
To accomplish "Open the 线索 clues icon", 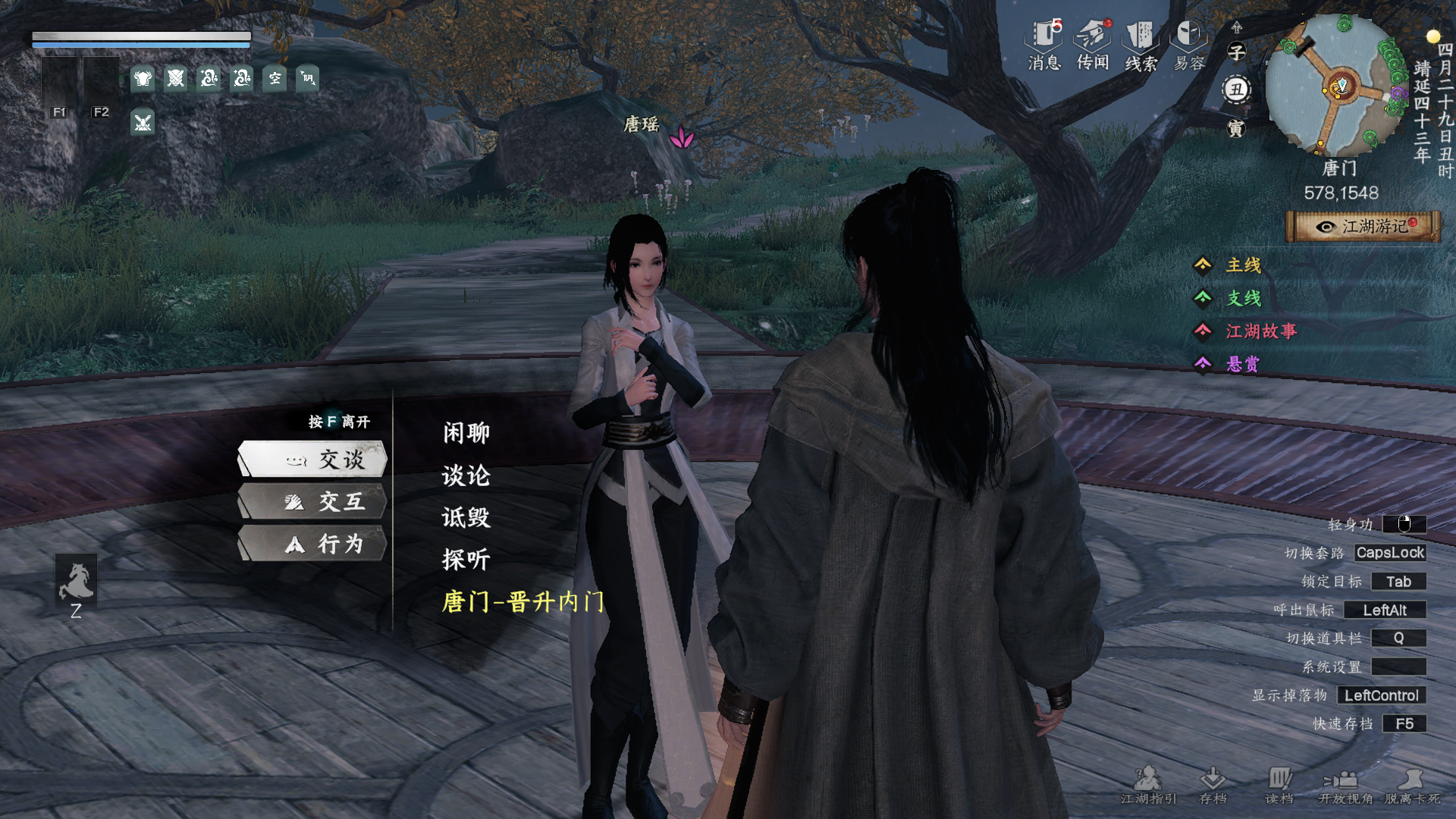I will click(1141, 45).
